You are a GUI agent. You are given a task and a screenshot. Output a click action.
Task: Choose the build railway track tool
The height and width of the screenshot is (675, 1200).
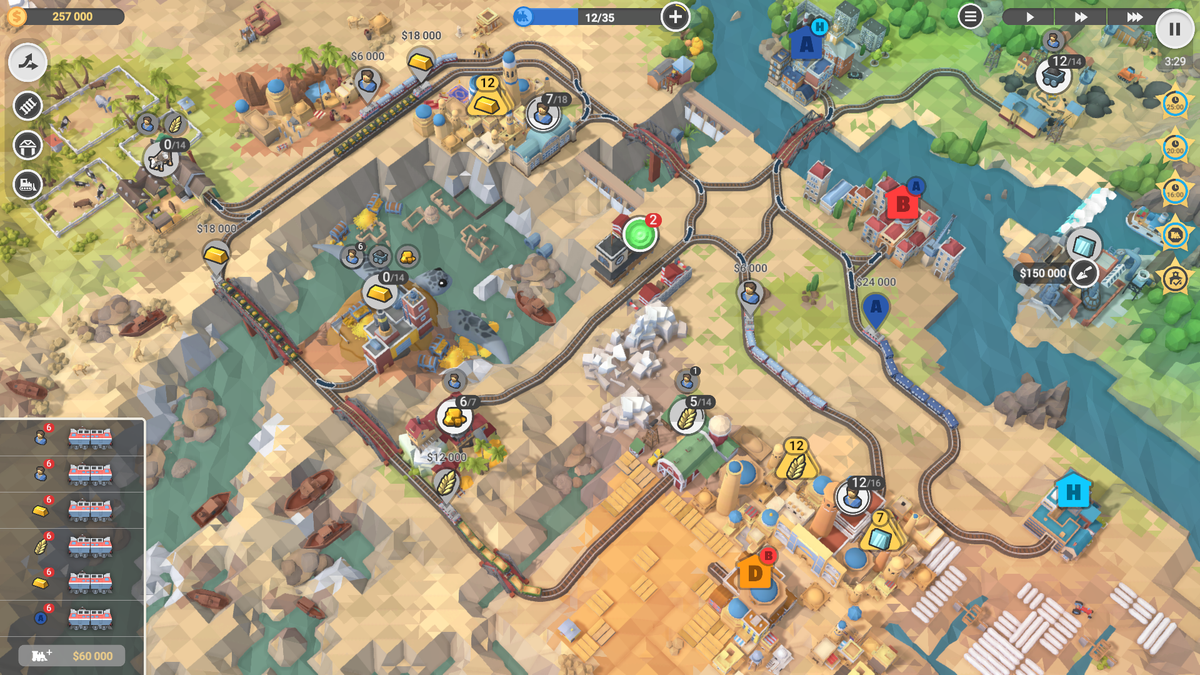28,105
